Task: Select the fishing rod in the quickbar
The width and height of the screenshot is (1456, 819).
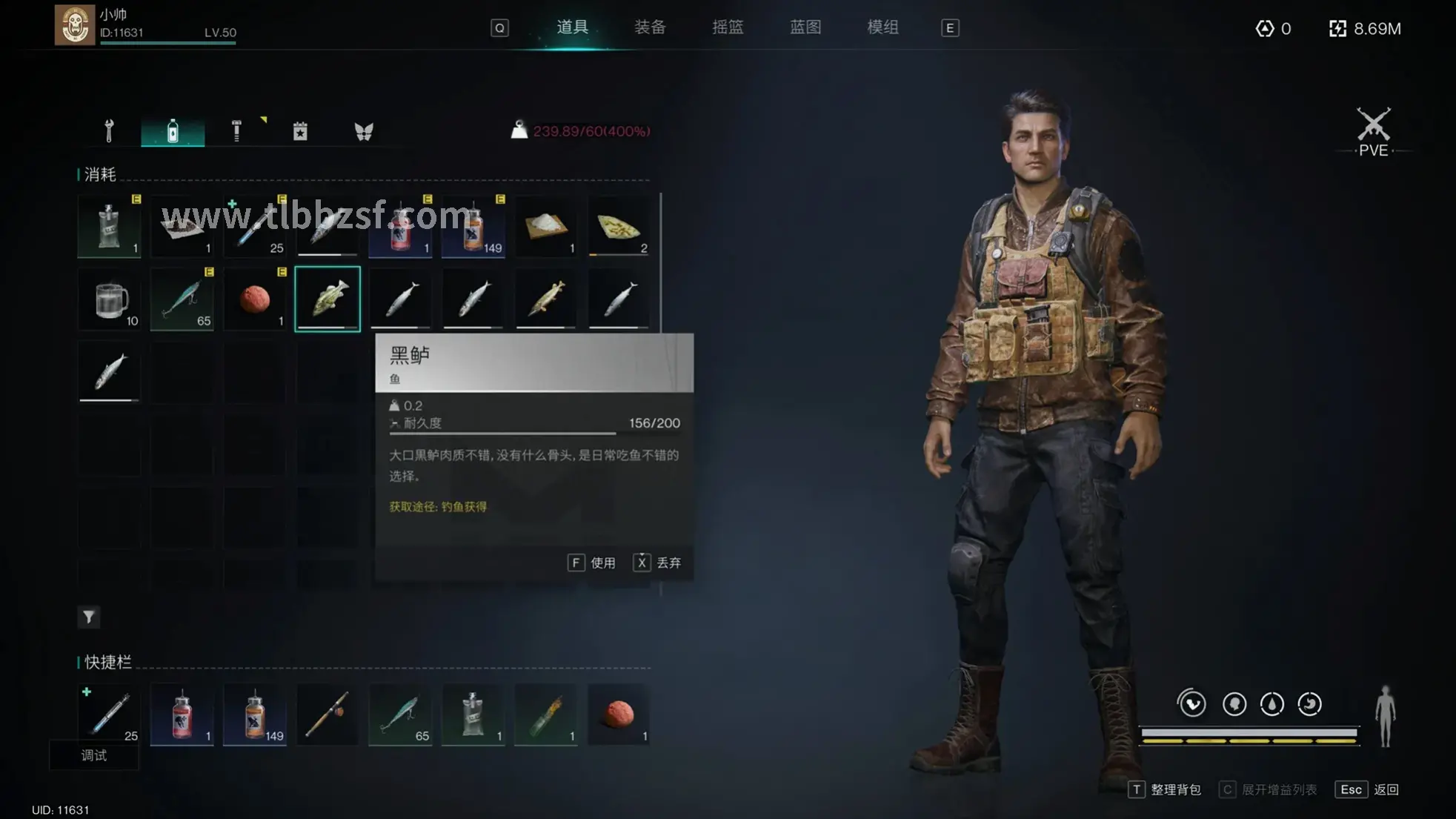Action: click(x=327, y=715)
